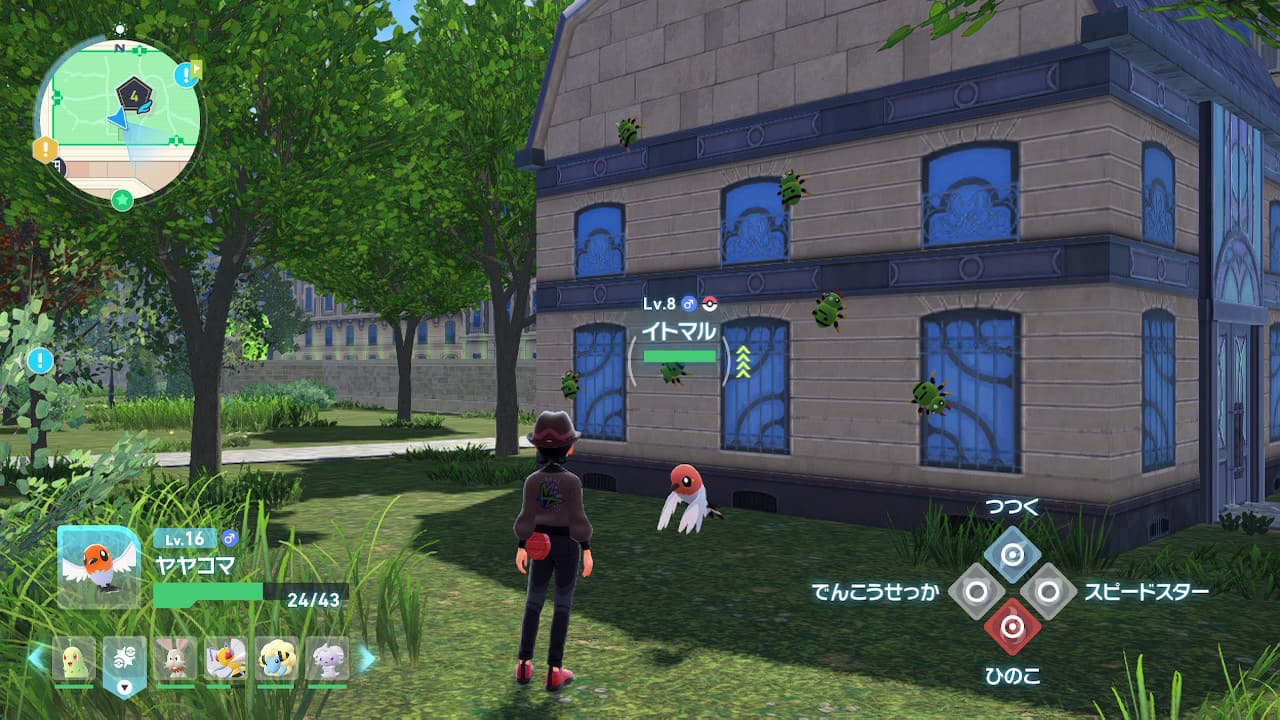Choose Beedrill from the party bar
Image resolution: width=1280 pixels, height=720 pixels.
point(226,658)
